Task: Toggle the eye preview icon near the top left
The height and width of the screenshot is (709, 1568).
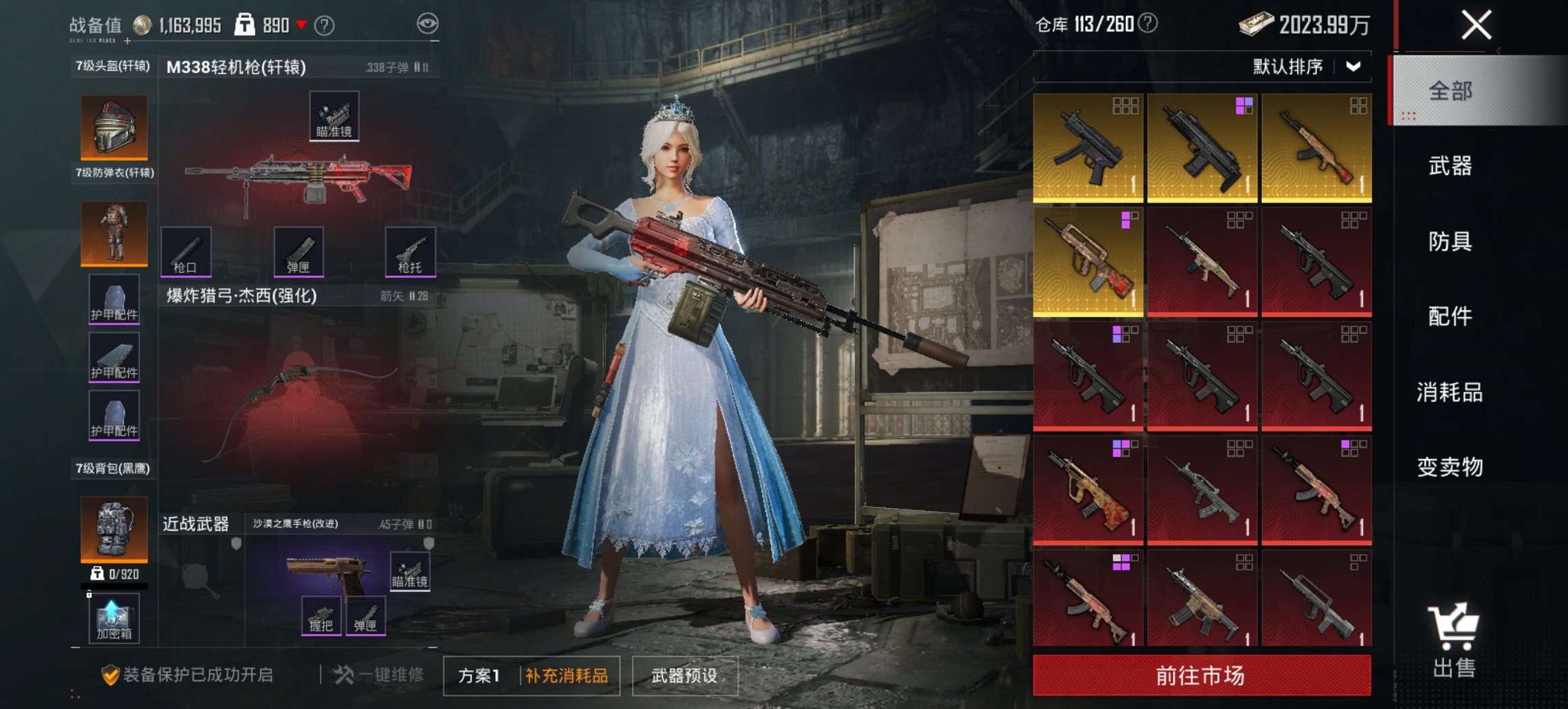Action: pyautogui.click(x=428, y=22)
